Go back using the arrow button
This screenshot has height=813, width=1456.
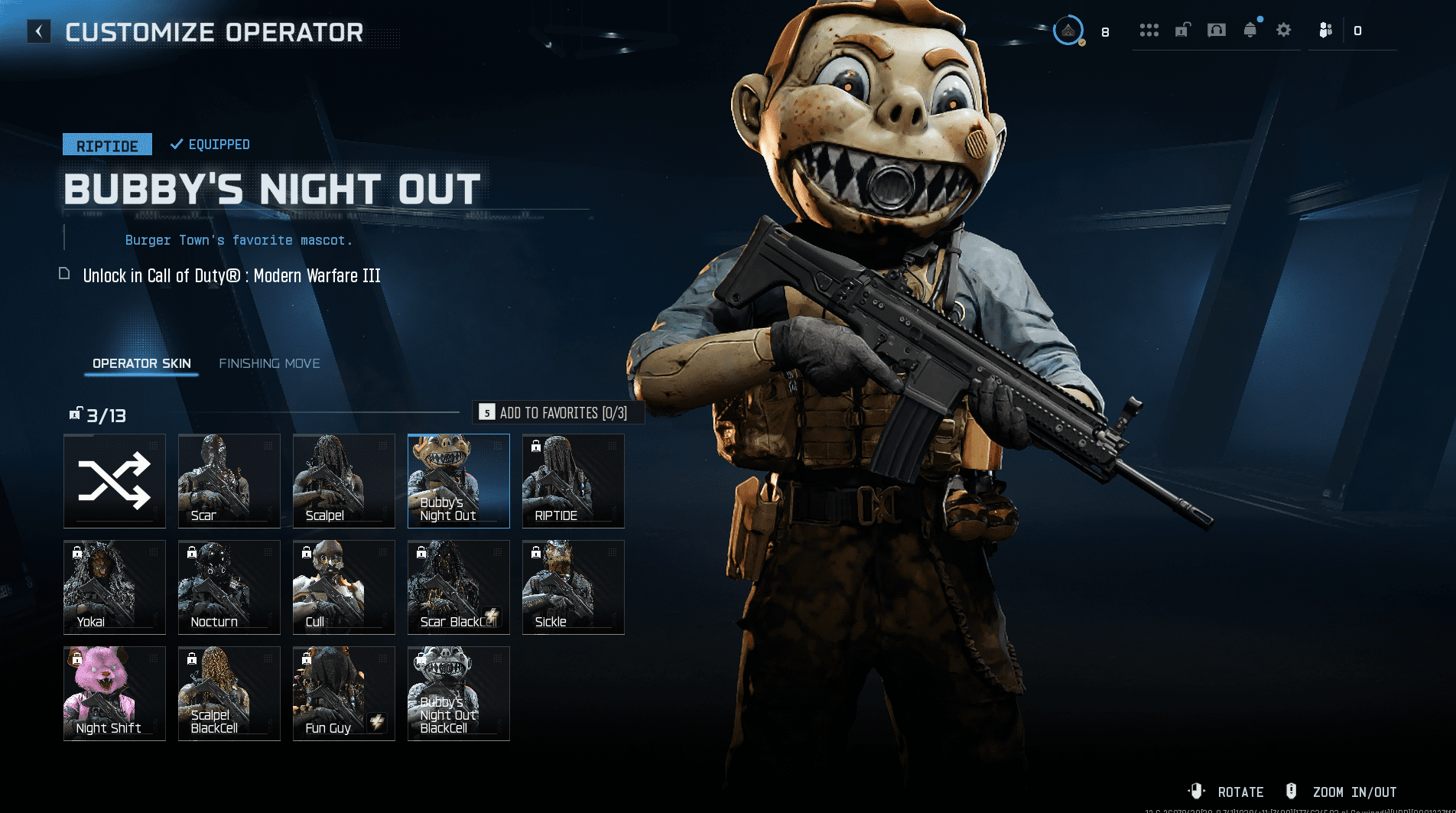(39, 31)
